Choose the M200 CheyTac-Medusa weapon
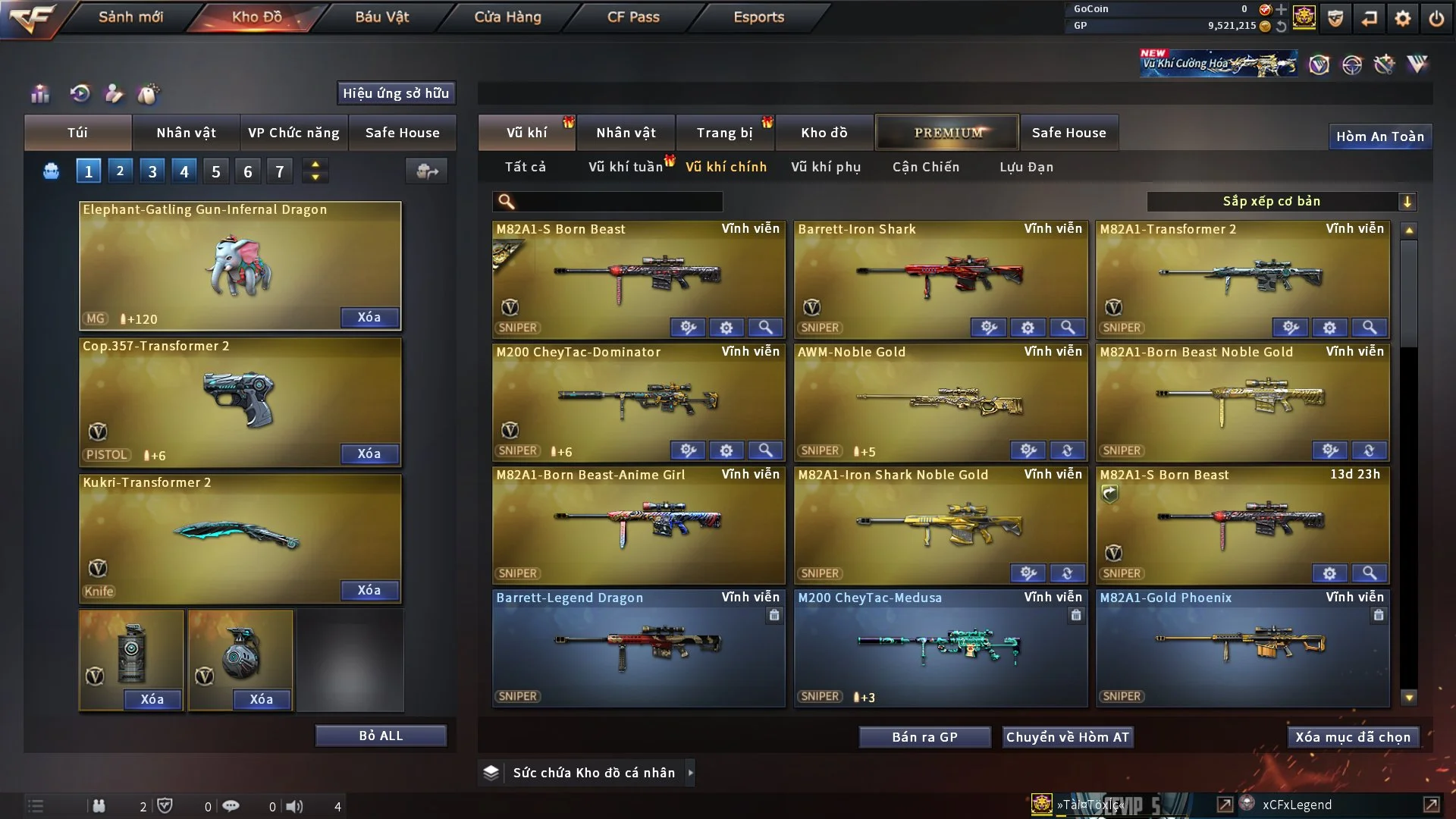 [940, 646]
